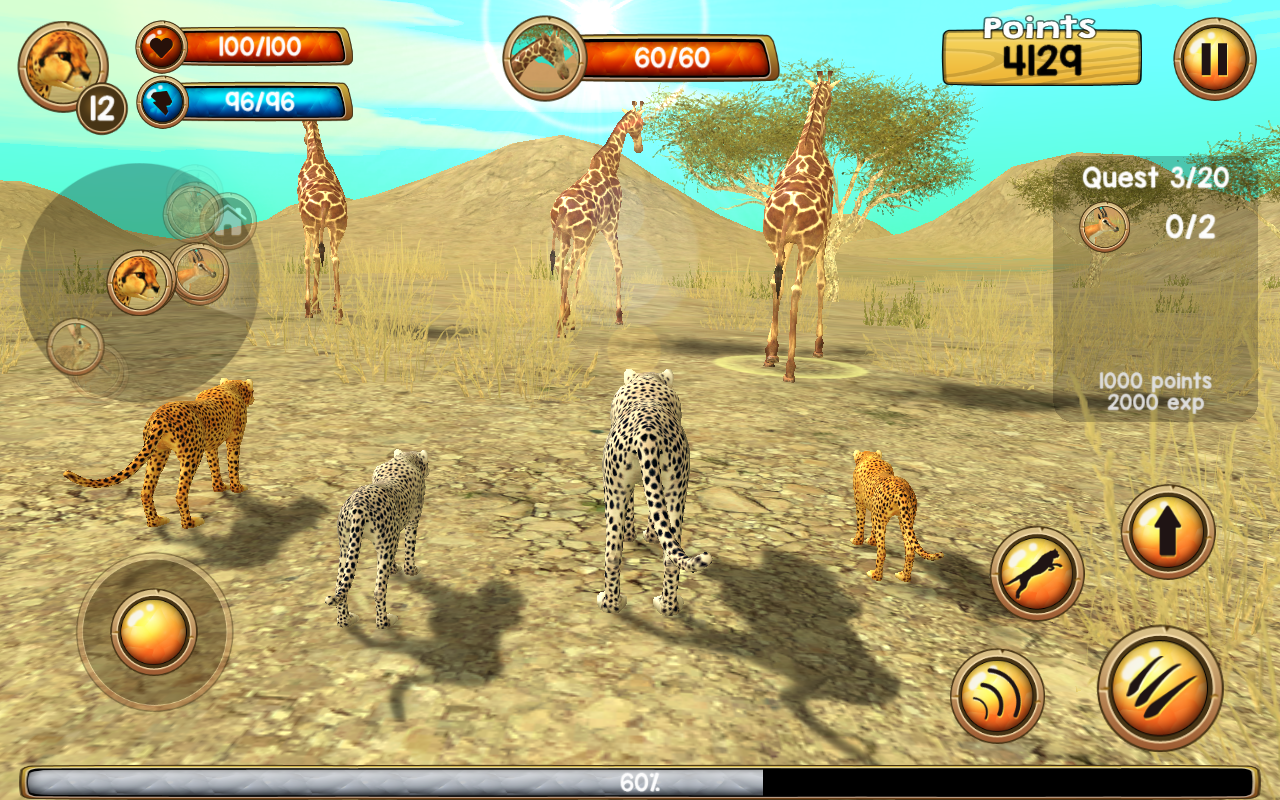The image size is (1280, 800).
Task: Tap the home den icon on the minimap
Action: coord(232,216)
